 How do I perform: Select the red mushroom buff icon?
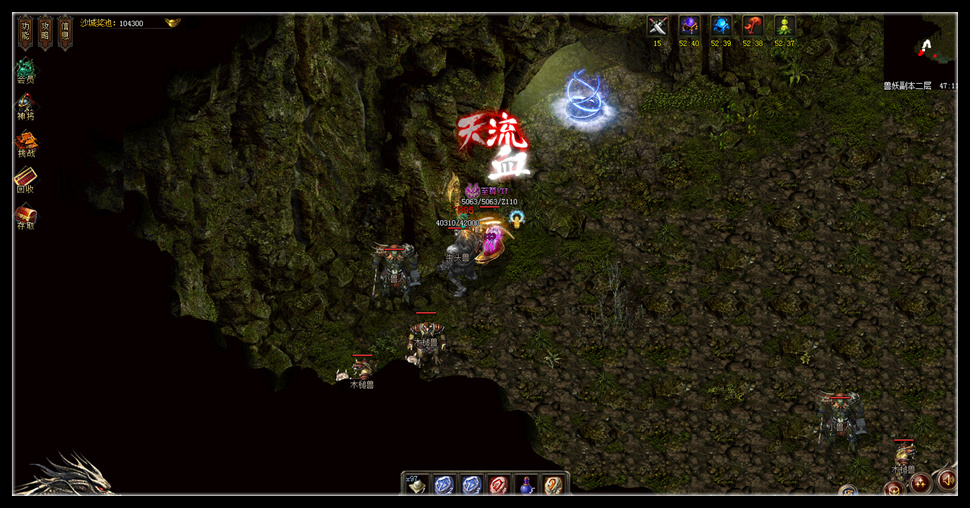point(753,26)
